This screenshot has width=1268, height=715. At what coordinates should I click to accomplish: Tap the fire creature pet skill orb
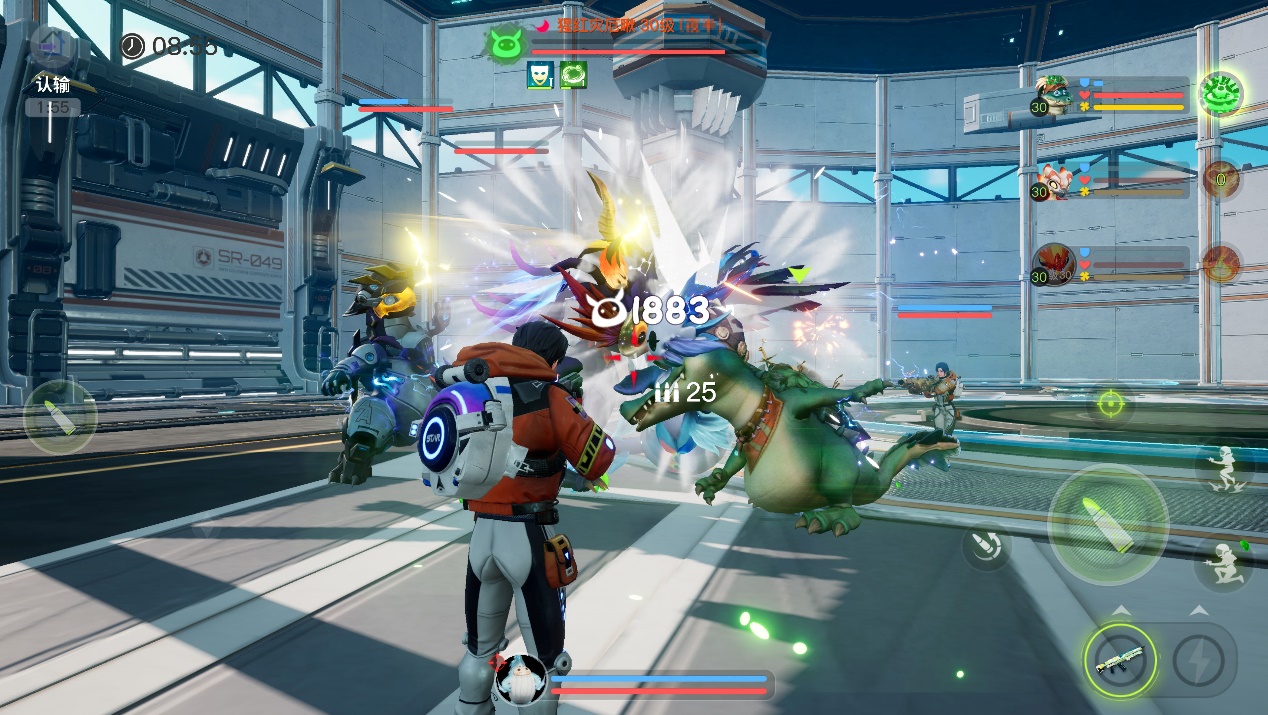(1221, 264)
